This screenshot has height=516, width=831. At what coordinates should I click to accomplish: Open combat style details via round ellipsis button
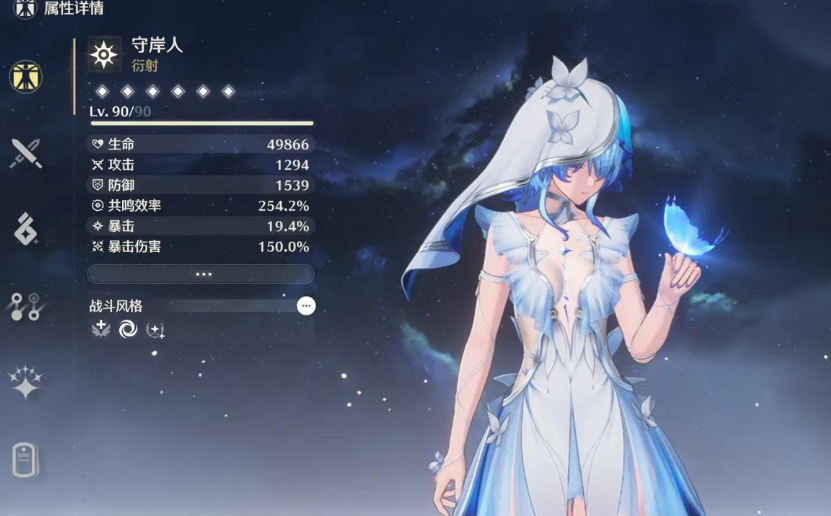306,306
